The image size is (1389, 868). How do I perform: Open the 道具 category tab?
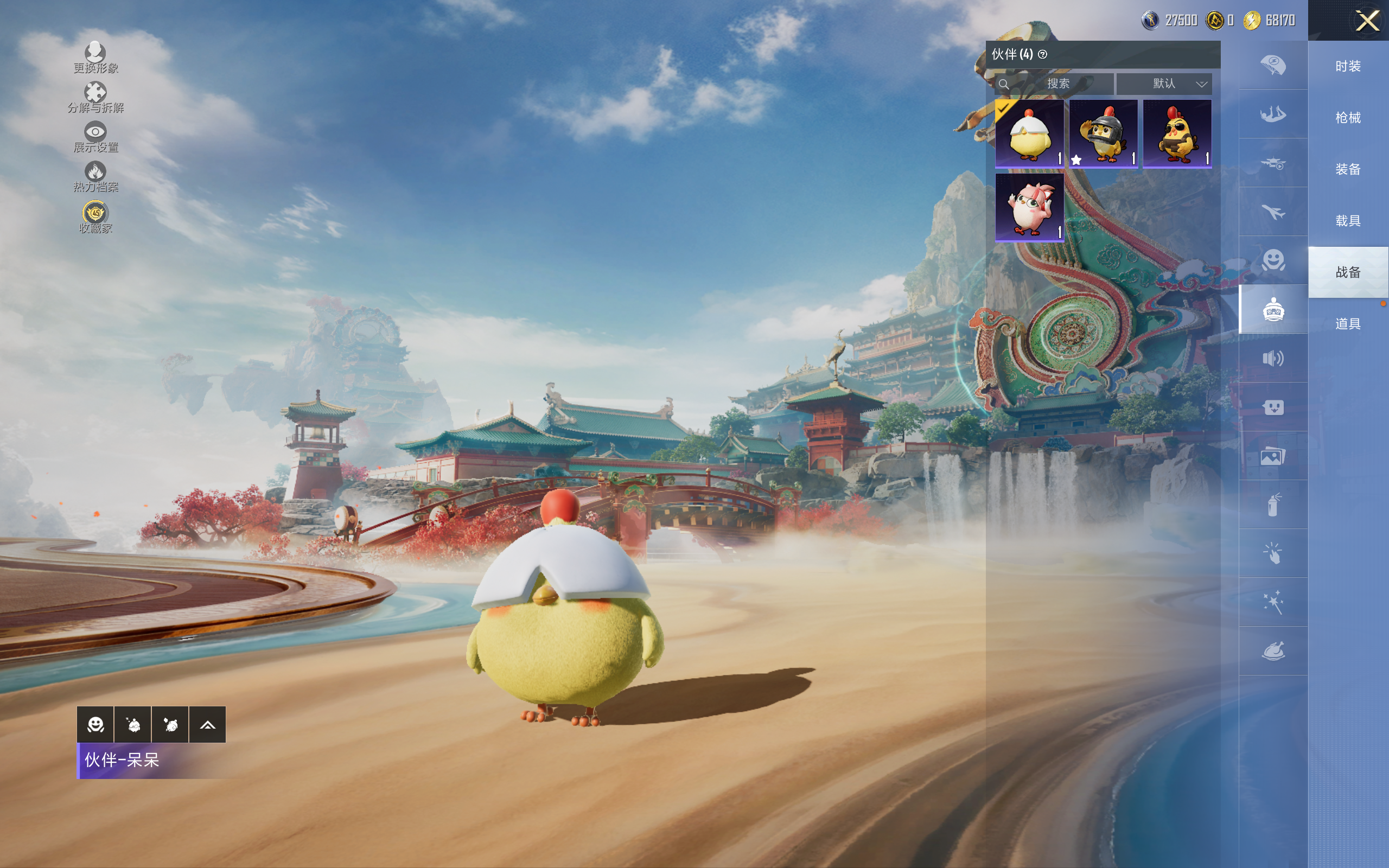[1348, 324]
